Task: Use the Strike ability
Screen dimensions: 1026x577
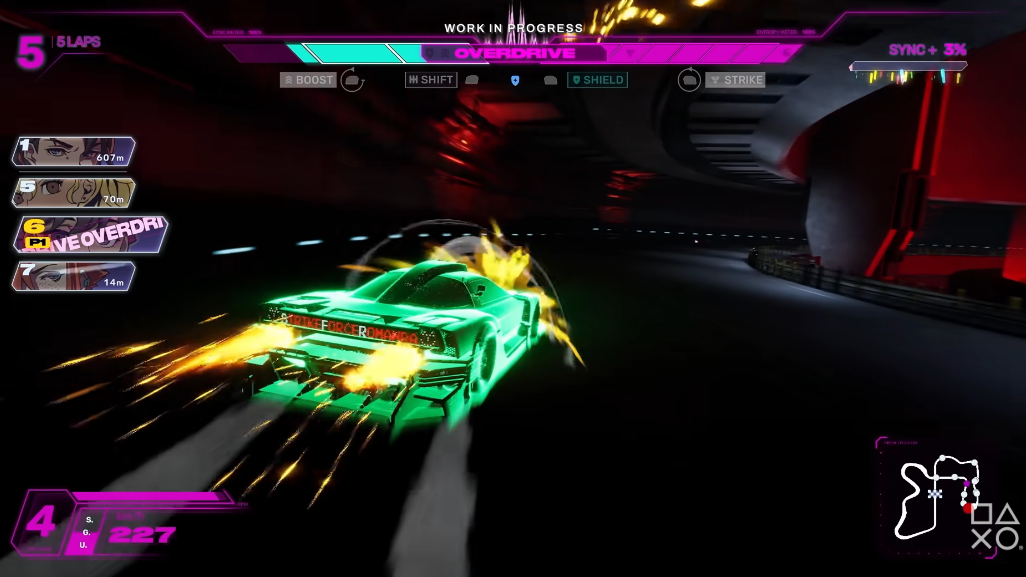Action: click(x=735, y=80)
